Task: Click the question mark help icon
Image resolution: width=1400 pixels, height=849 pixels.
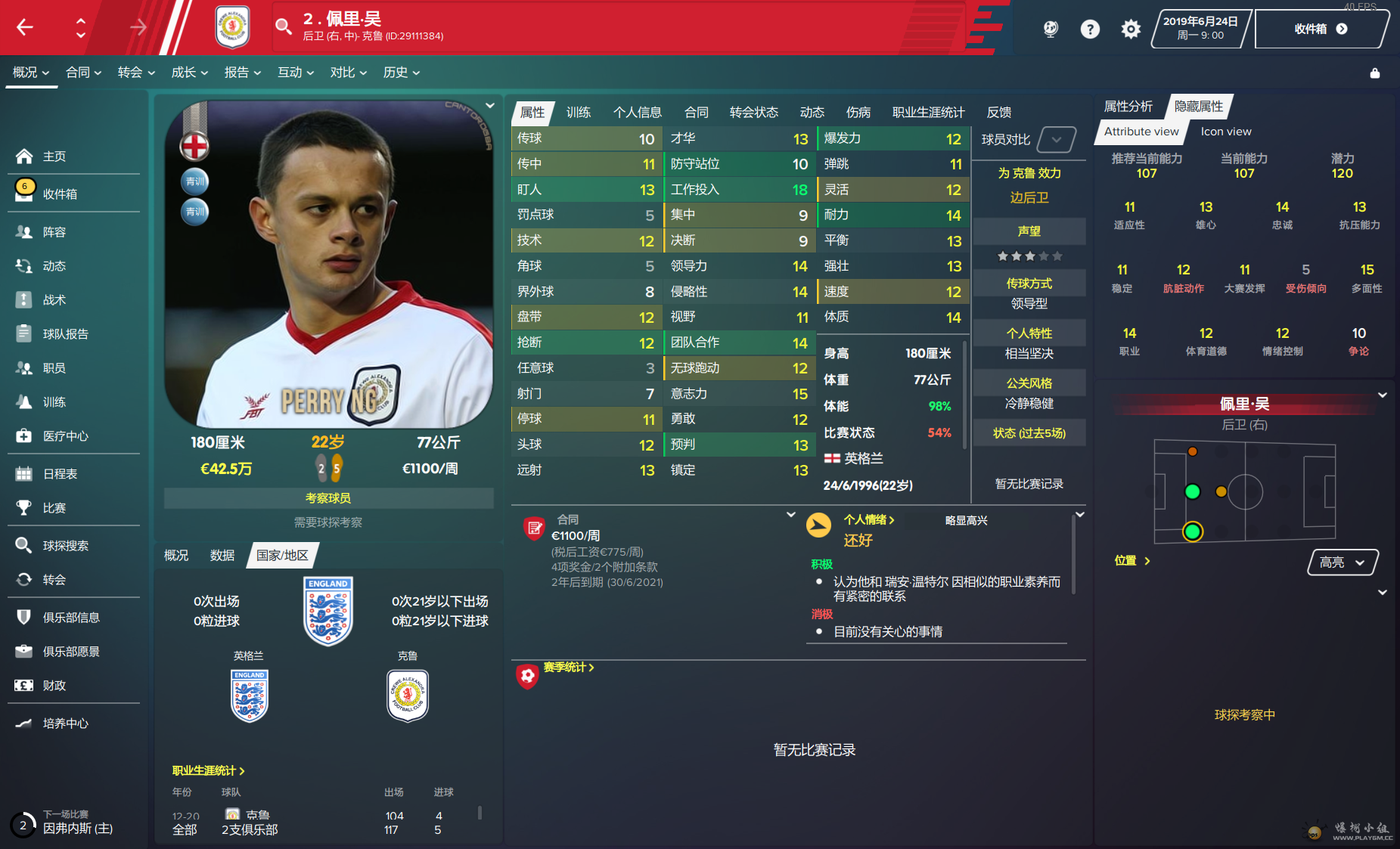Action: tap(1089, 29)
